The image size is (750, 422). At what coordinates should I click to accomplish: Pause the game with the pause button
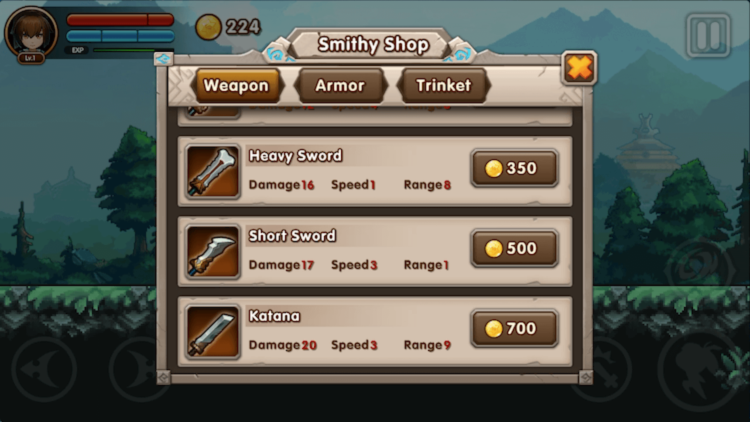pyautogui.click(x=708, y=35)
